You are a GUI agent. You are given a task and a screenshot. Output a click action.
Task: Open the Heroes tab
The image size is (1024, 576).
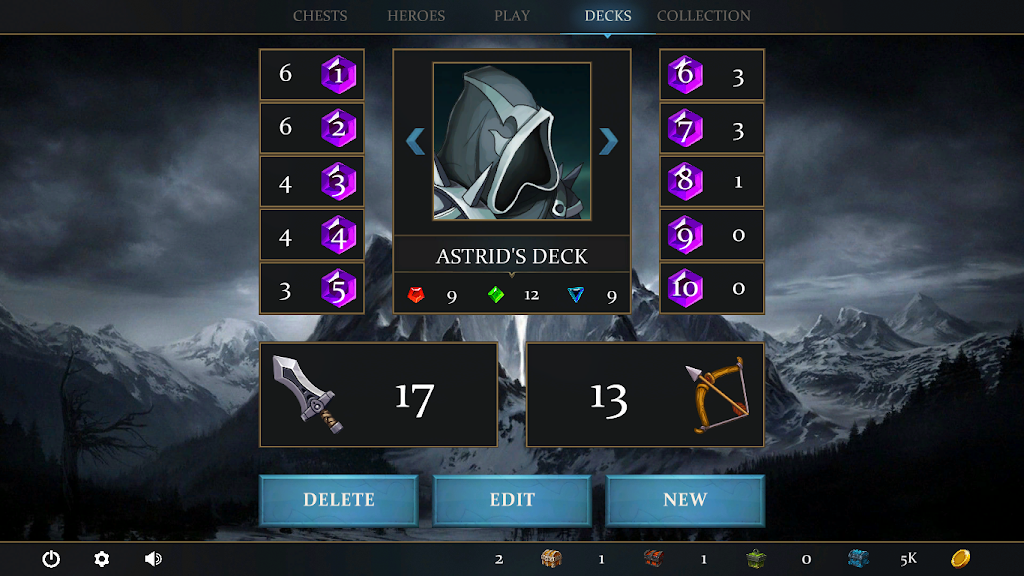point(416,16)
